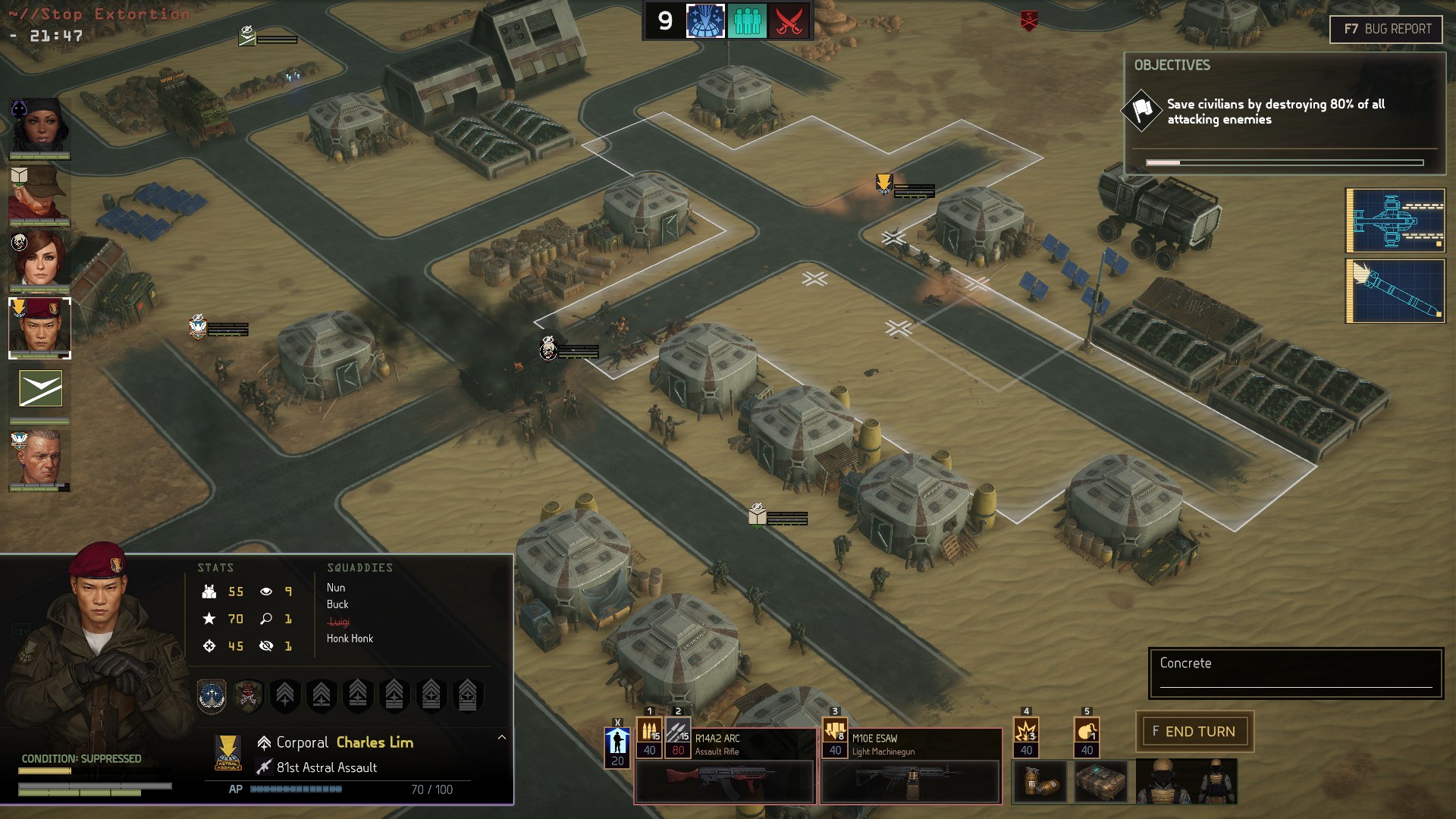Open the missile strike blueprint card

(1395, 290)
